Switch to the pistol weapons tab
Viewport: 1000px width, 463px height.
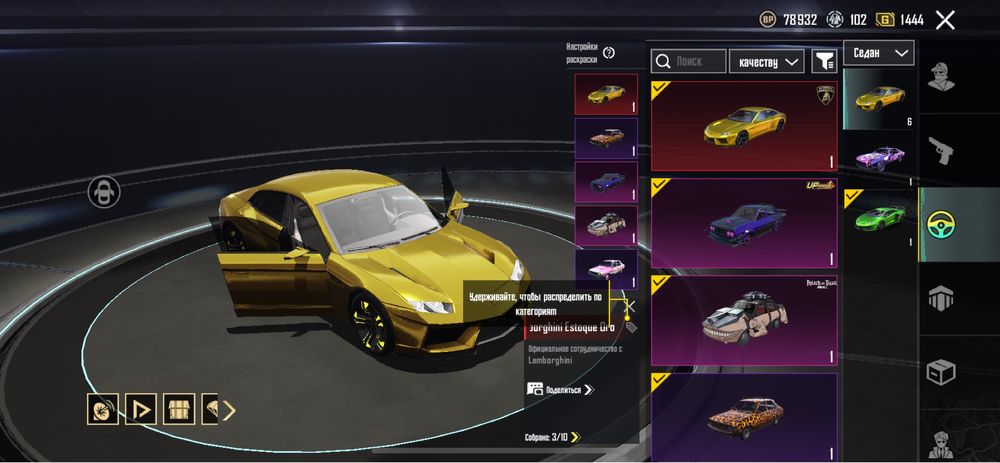940,151
